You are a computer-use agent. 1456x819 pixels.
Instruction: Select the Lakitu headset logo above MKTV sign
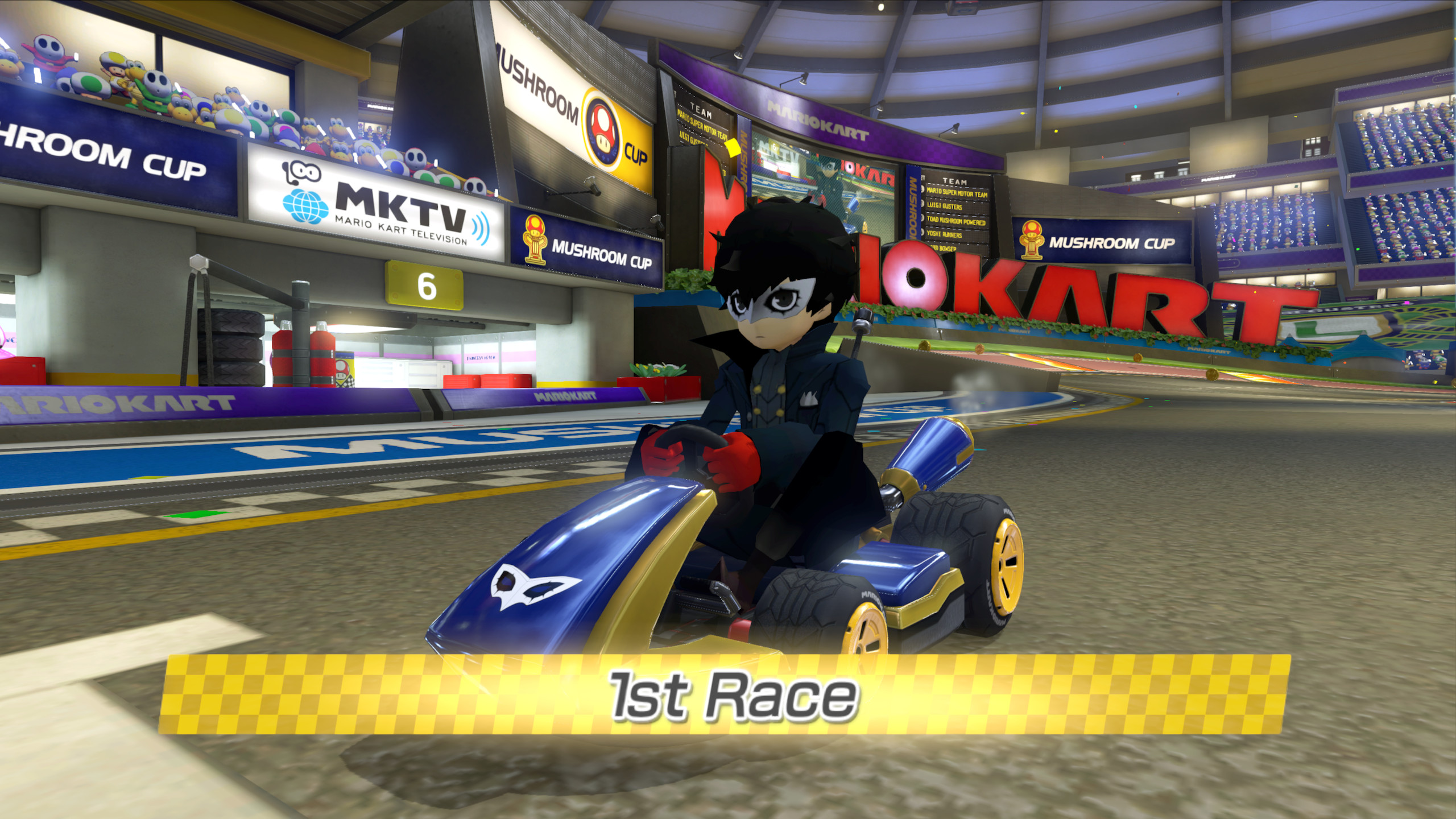pyautogui.click(x=300, y=172)
